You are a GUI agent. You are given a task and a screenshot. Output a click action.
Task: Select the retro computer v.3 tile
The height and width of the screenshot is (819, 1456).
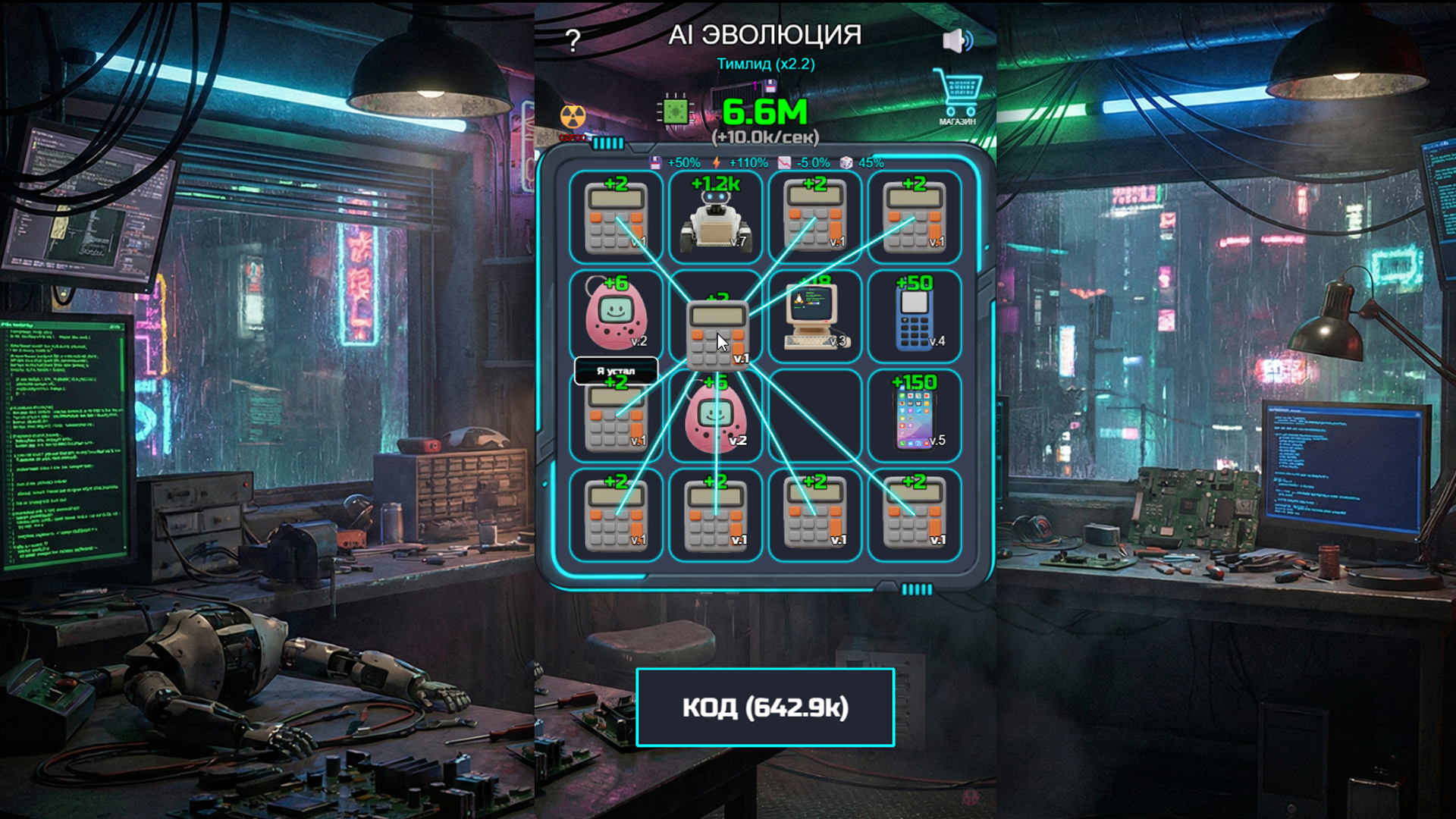[x=814, y=317]
